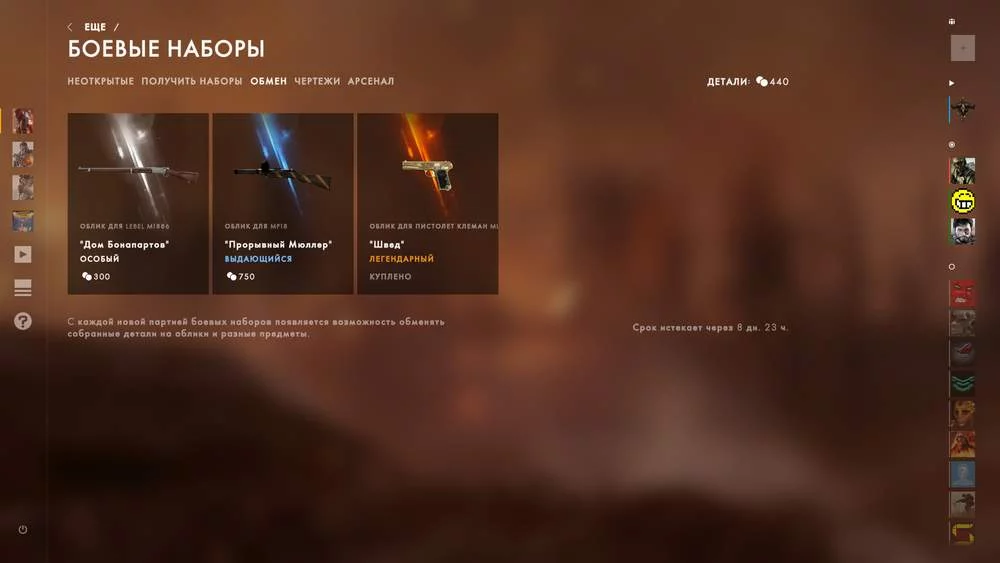The width and height of the screenshot is (1000, 563).
Task: Open the help question mark icon
Action: point(22,321)
